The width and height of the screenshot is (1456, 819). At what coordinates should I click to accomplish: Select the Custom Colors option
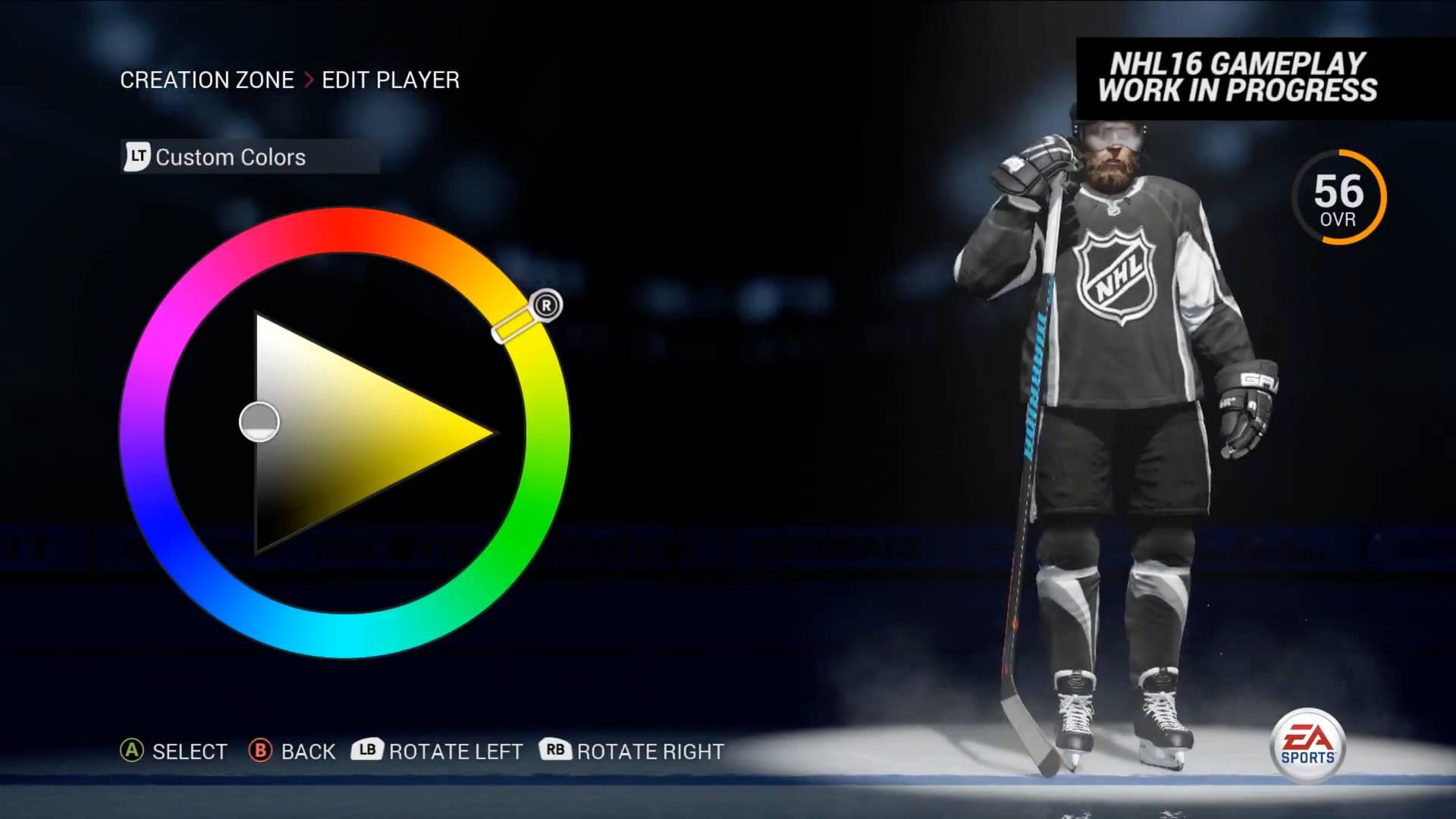230,157
